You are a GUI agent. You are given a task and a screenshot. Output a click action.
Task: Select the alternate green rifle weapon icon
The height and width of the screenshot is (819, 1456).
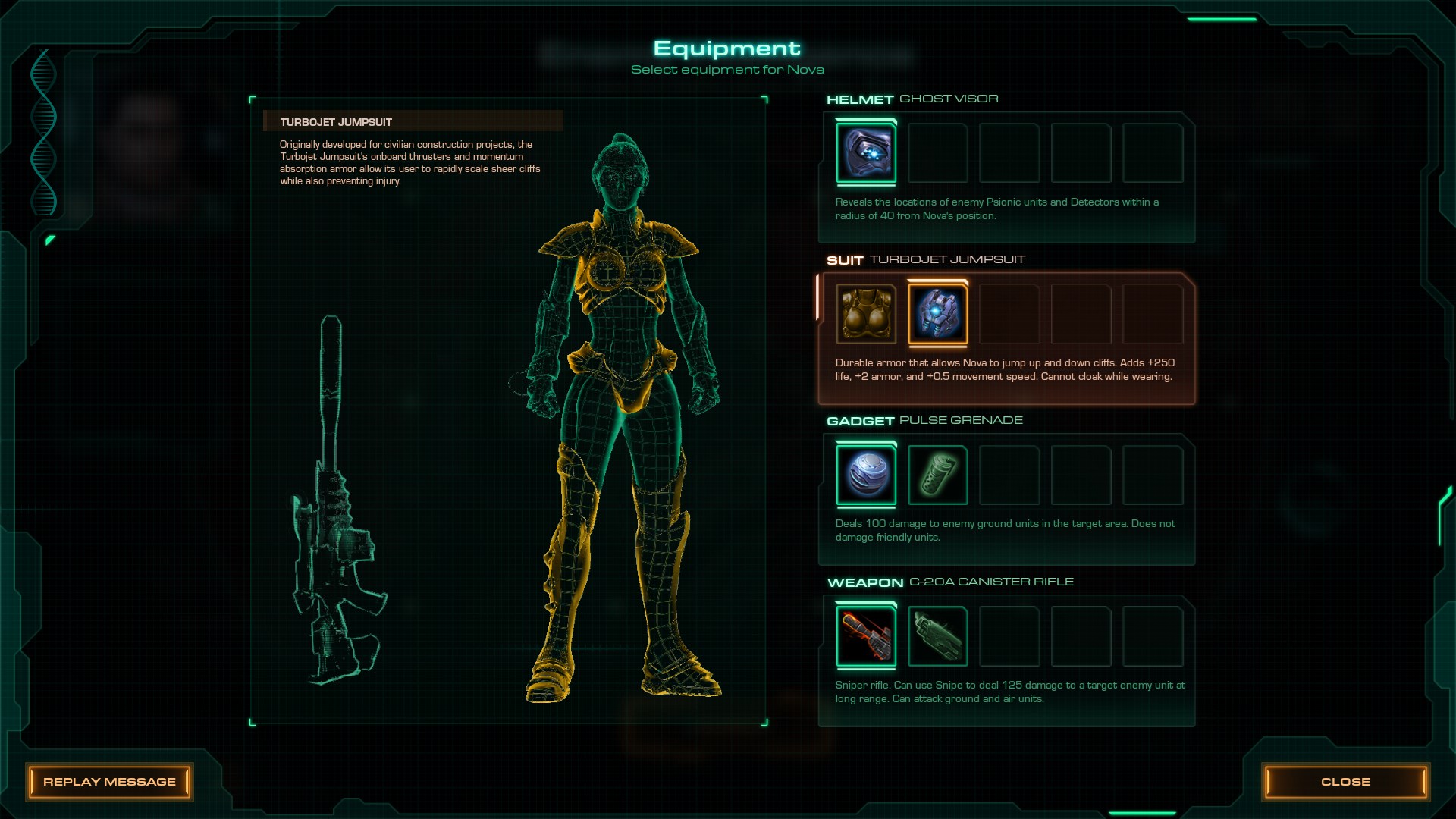coord(937,636)
